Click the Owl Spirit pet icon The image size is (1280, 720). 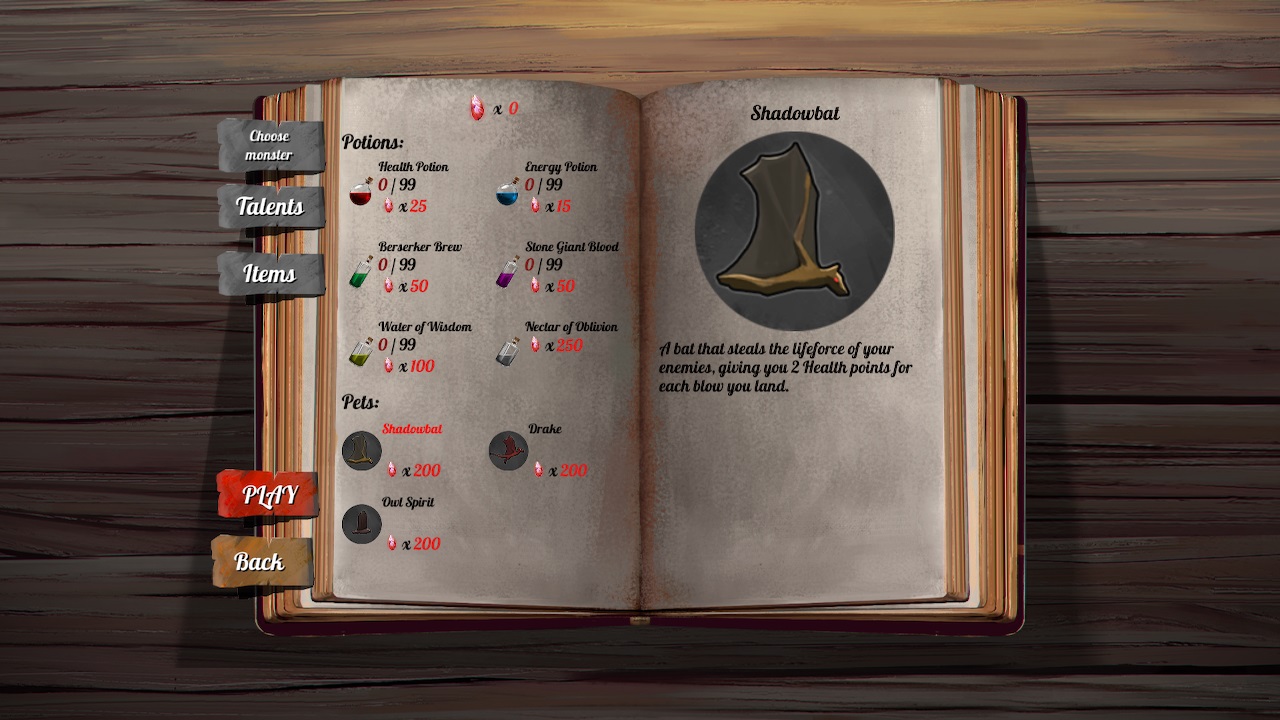pos(361,523)
